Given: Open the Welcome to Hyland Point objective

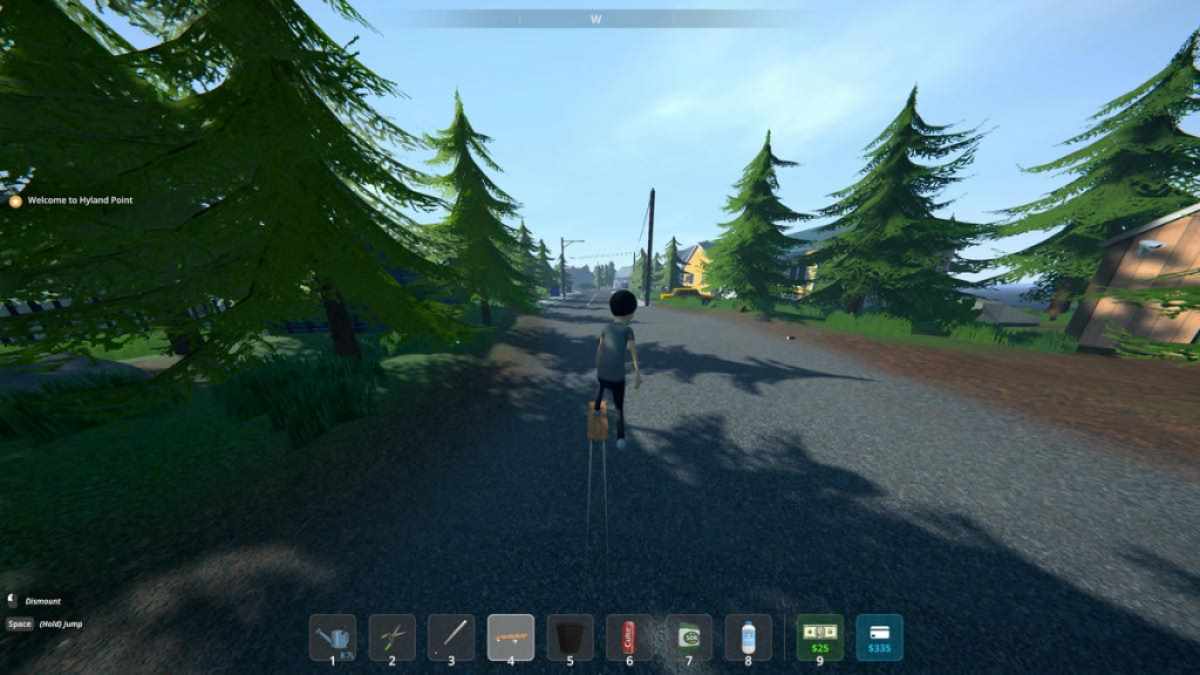Looking at the screenshot, I should pos(79,201).
